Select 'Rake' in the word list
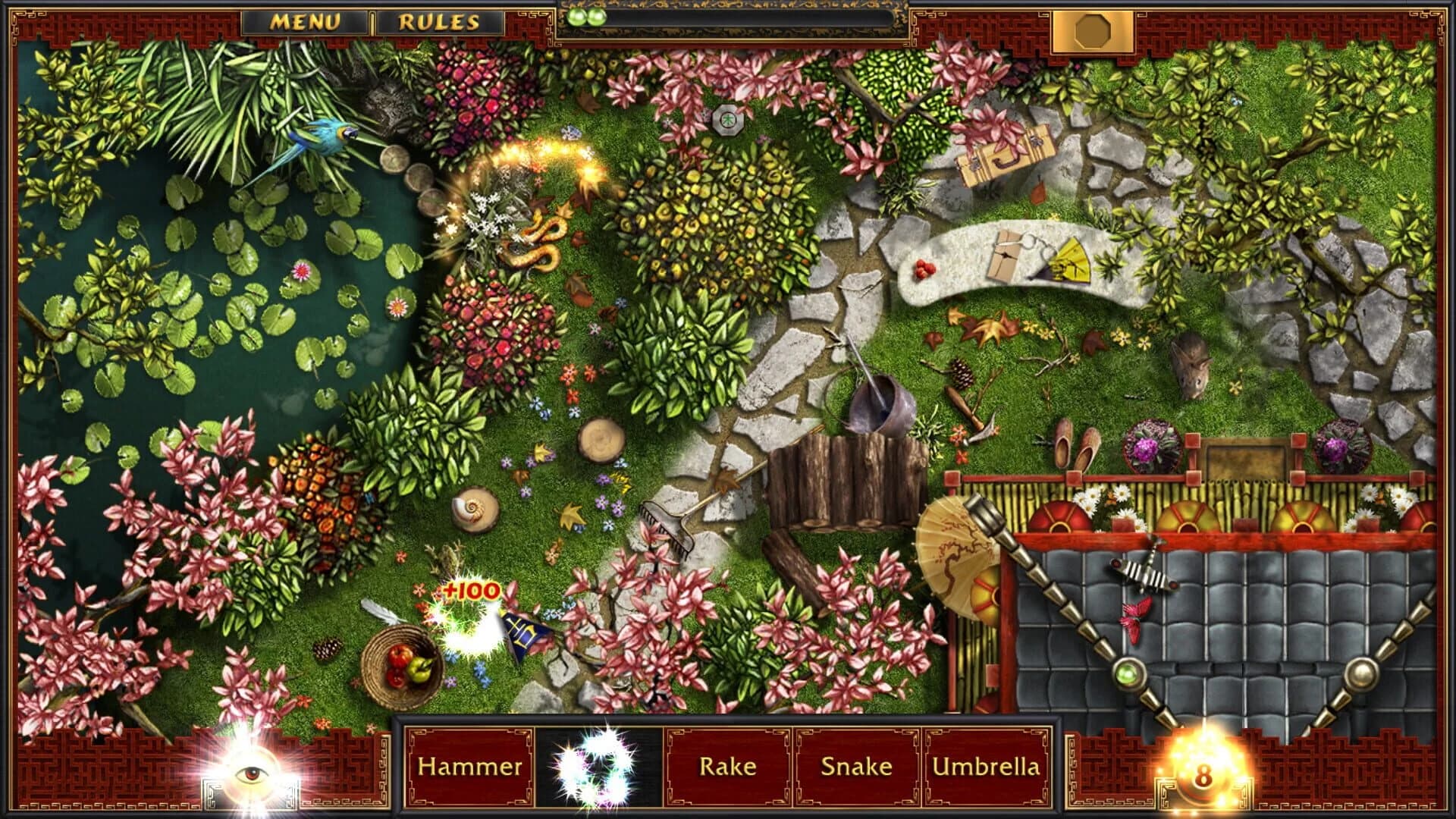The width and height of the screenshot is (1456, 819). [x=728, y=767]
